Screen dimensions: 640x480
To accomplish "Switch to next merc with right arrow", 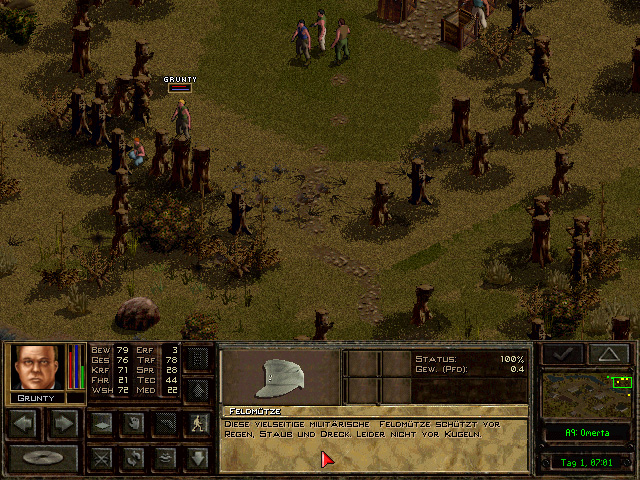I will coord(62,424).
